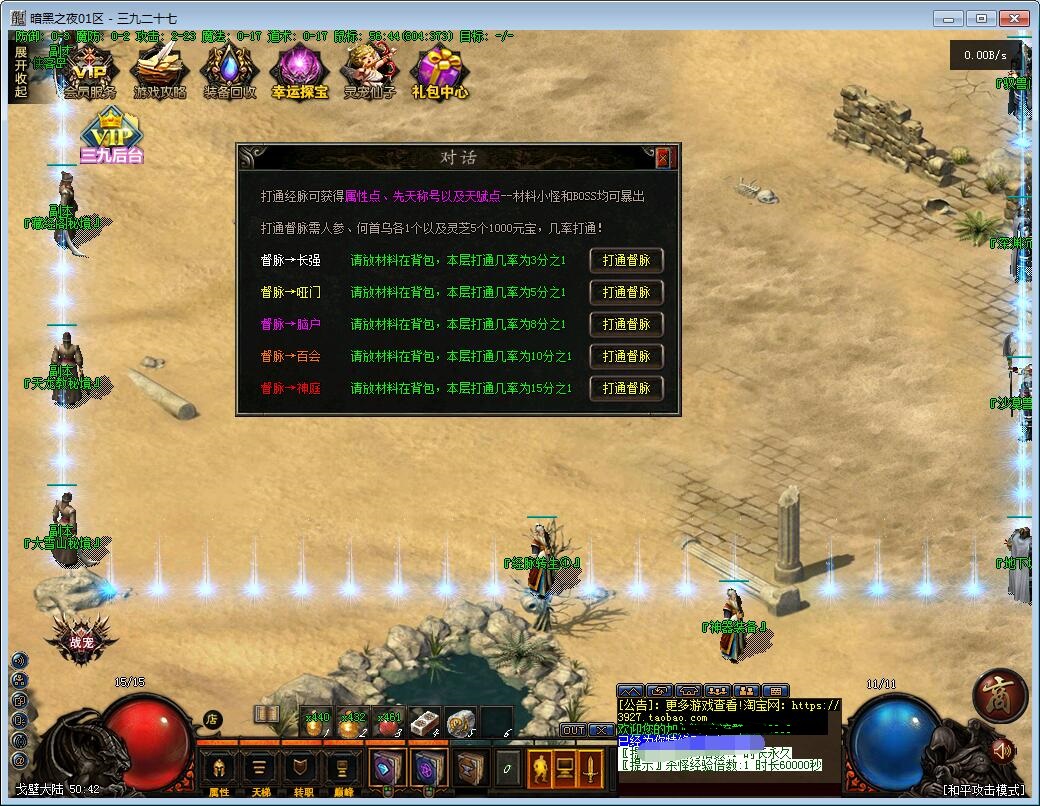This screenshot has height=806, width=1040.
Task: Click 打通督脉 for 督脉→脑户
Action: 626,324
